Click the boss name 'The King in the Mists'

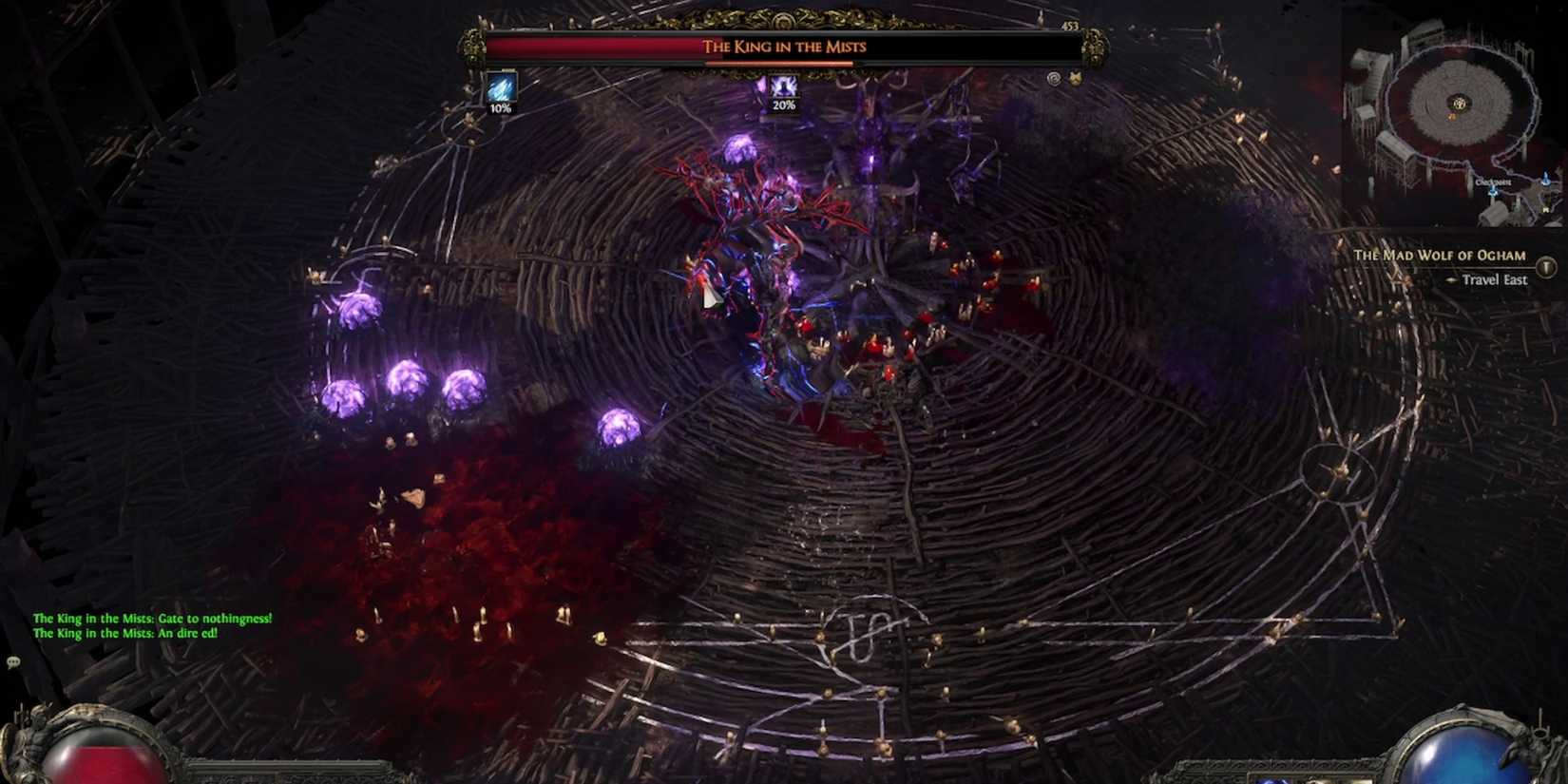pos(783,47)
